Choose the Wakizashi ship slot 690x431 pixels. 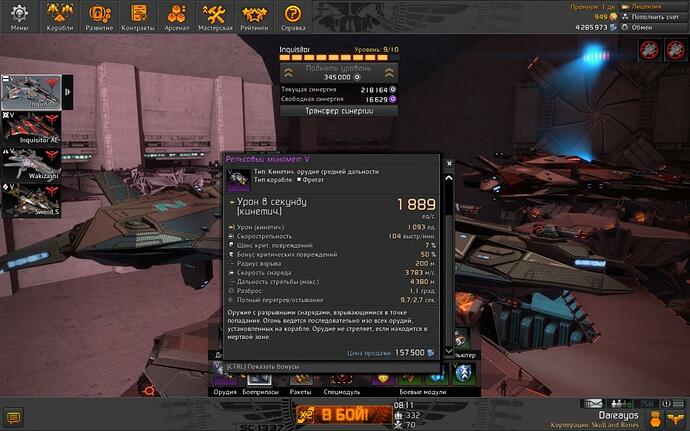click(x=32, y=164)
